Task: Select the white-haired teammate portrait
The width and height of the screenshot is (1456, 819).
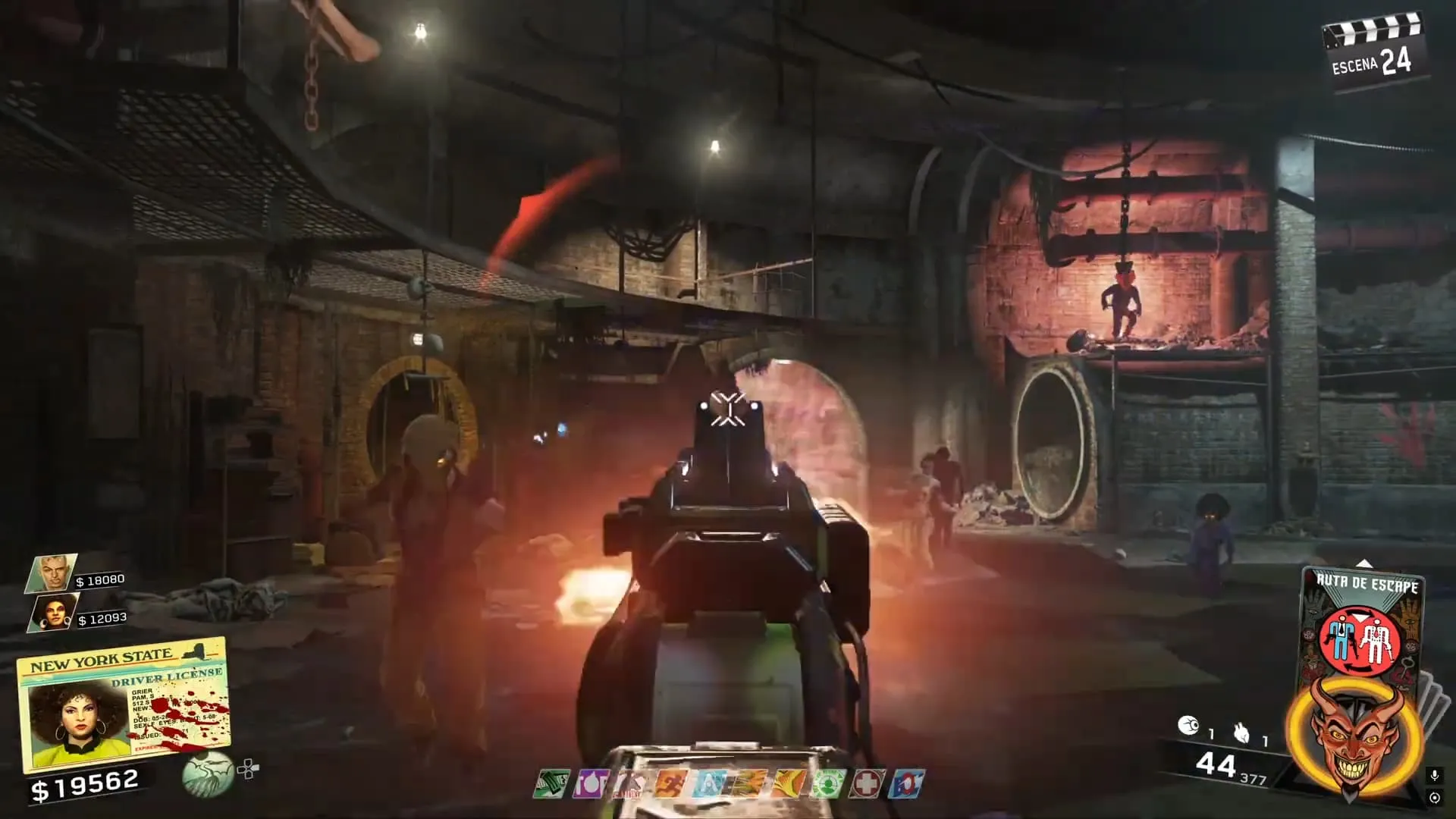Action: [52, 573]
